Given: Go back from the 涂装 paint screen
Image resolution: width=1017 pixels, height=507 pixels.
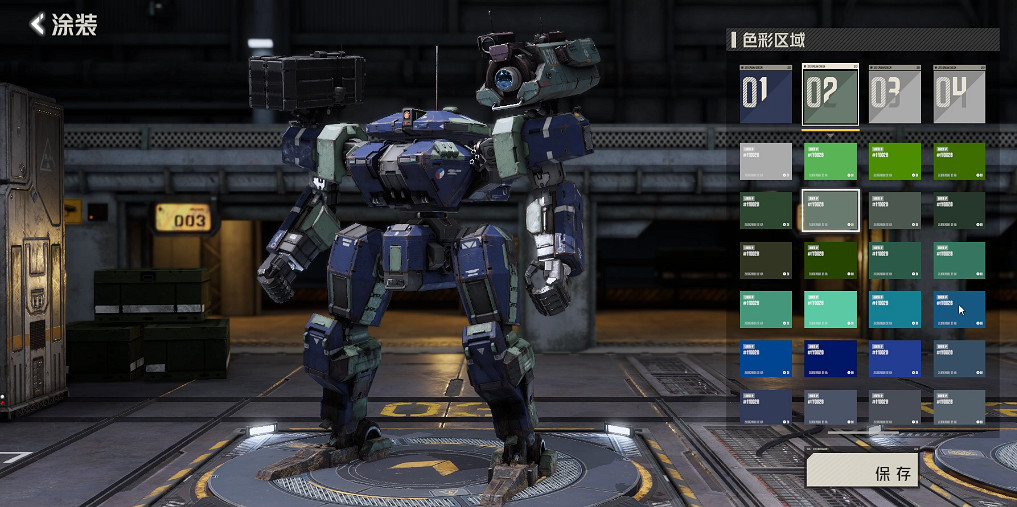Looking at the screenshot, I should pyautogui.click(x=38, y=24).
